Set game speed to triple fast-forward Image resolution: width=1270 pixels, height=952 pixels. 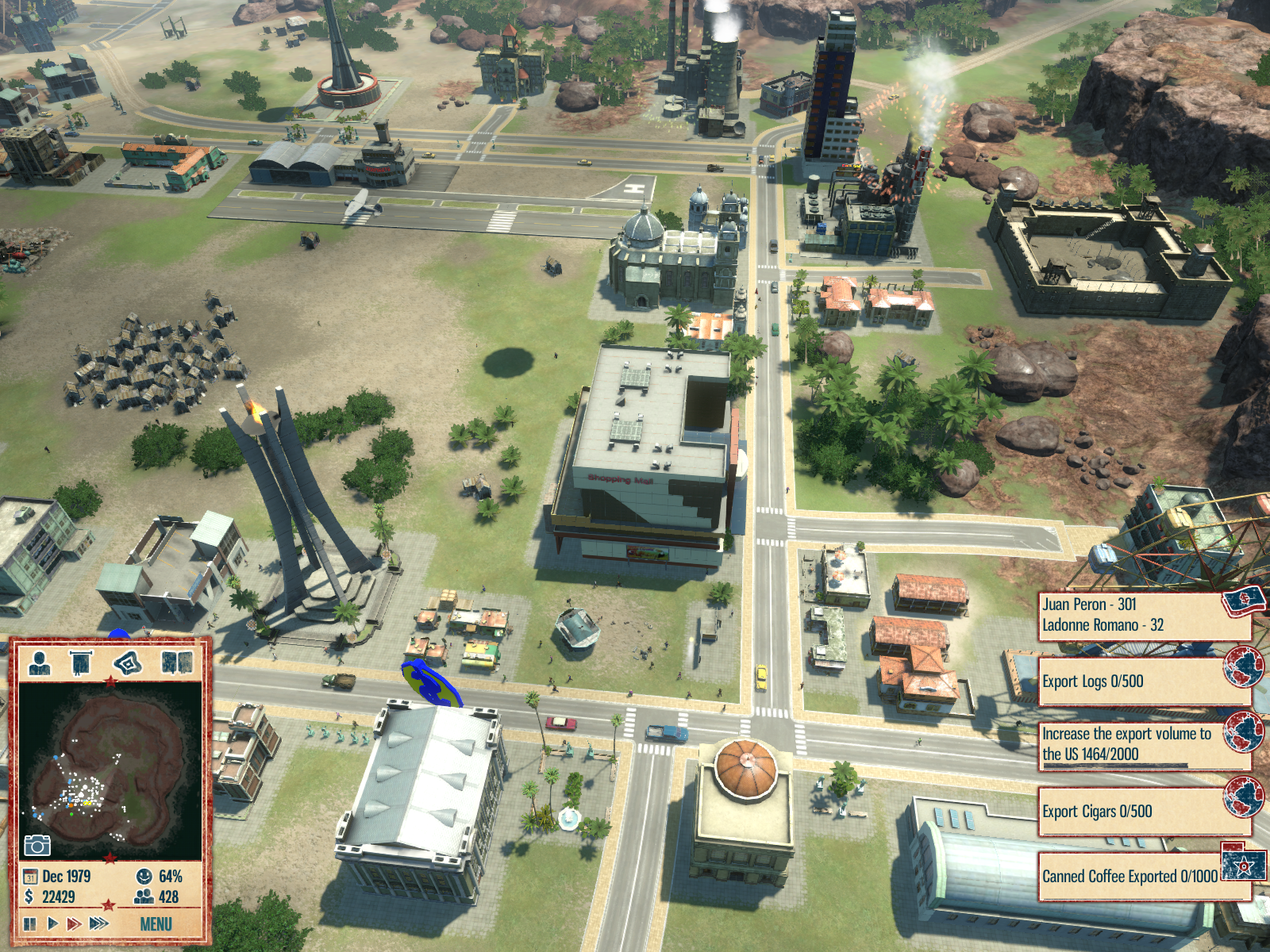(x=98, y=923)
